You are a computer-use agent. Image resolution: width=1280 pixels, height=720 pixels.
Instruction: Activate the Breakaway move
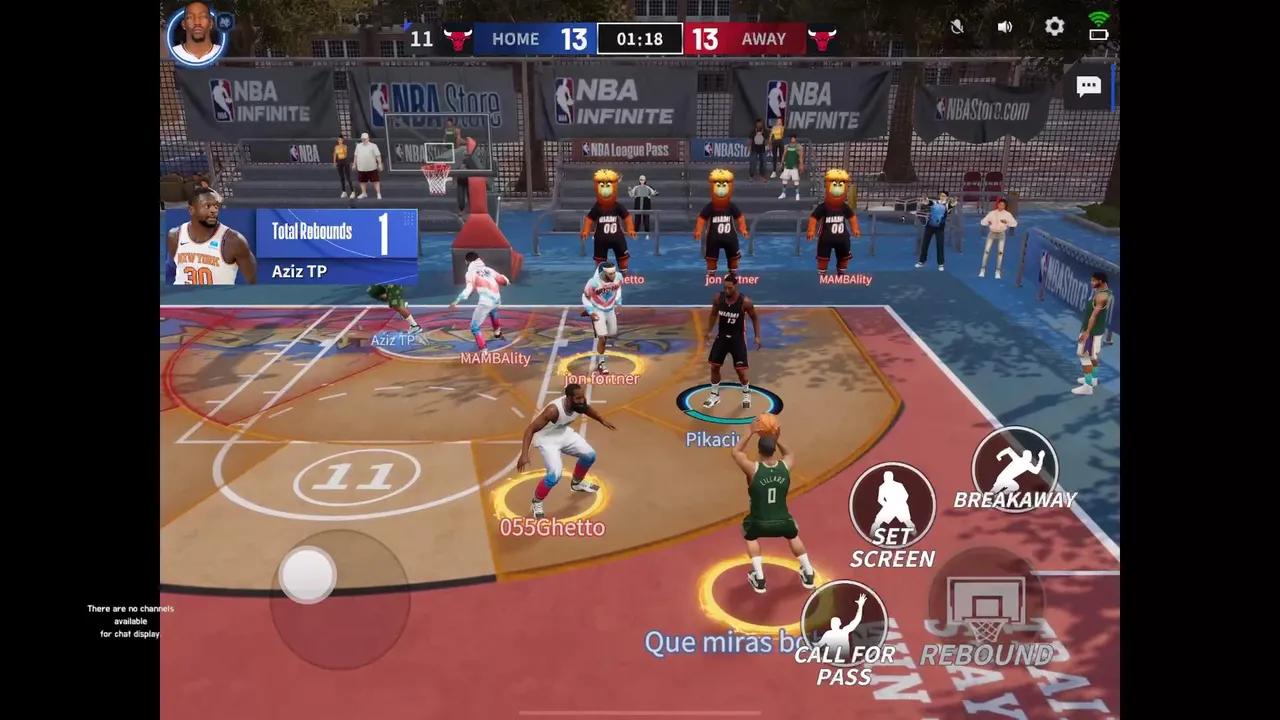click(x=1014, y=469)
